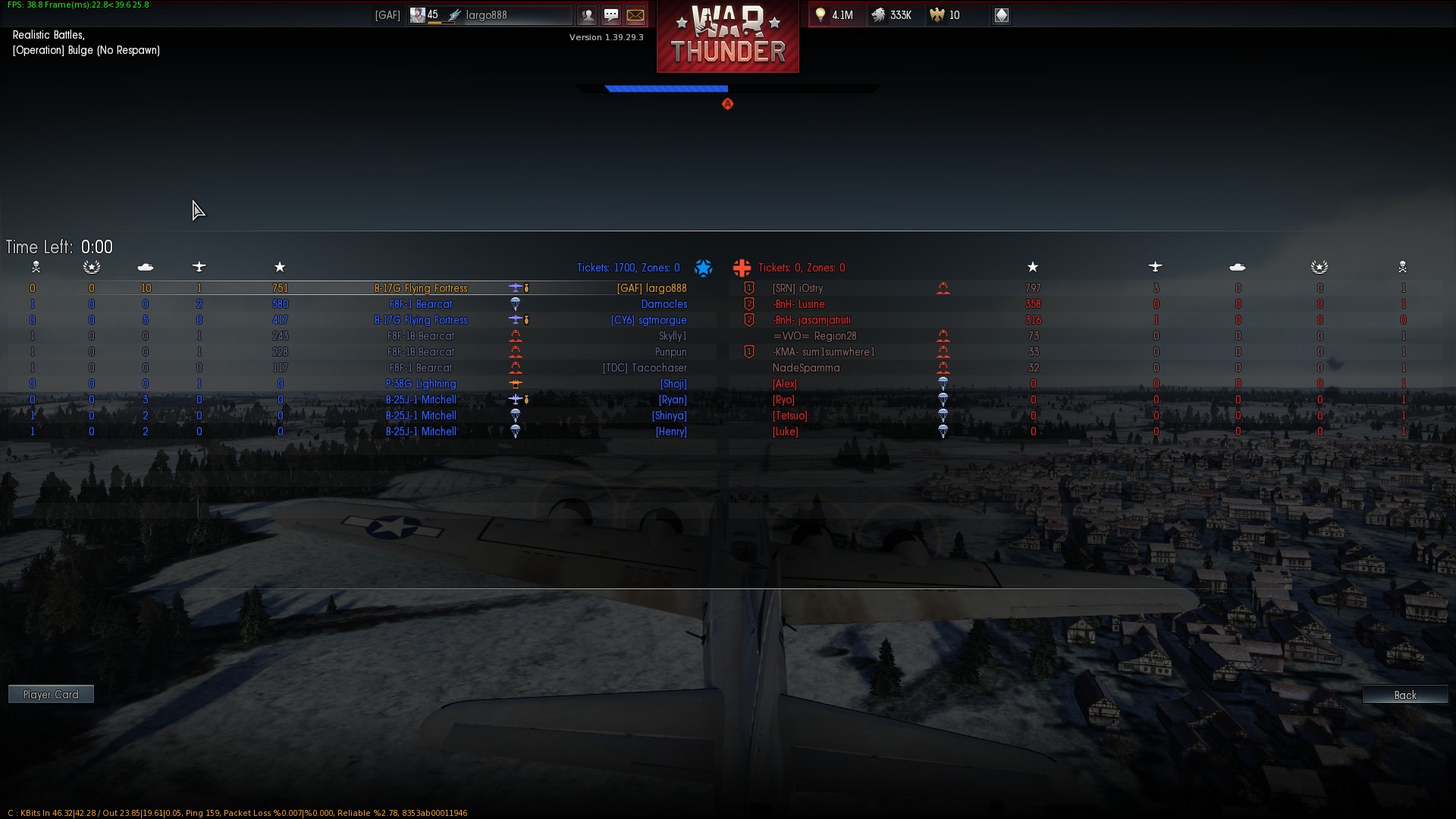The height and width of the screenshot is (819, 1456).
Task: Select player Damocles in the scoreboard
Action: [x=664, y=304]
